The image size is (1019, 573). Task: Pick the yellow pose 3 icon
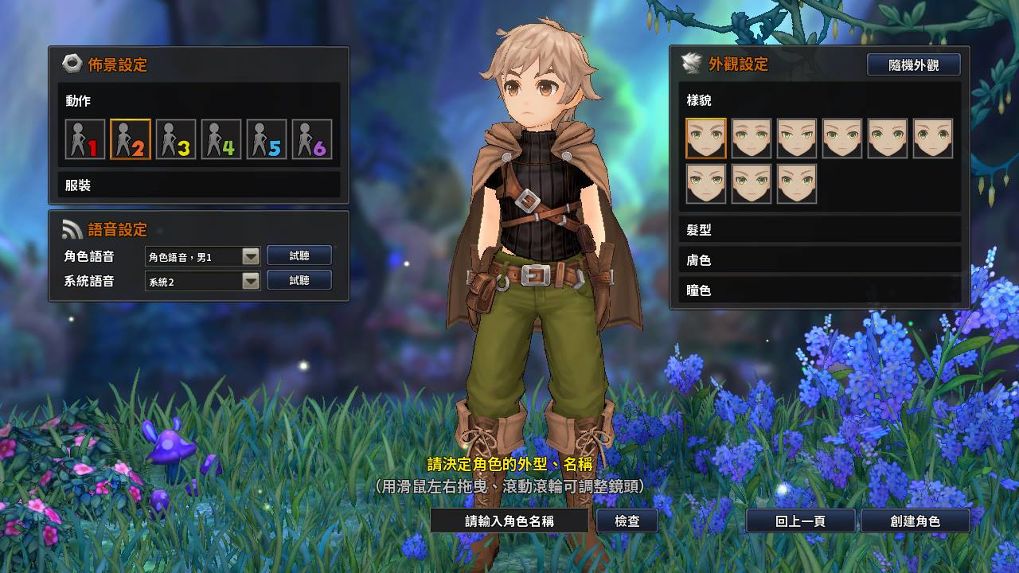[x=176, y=140]
